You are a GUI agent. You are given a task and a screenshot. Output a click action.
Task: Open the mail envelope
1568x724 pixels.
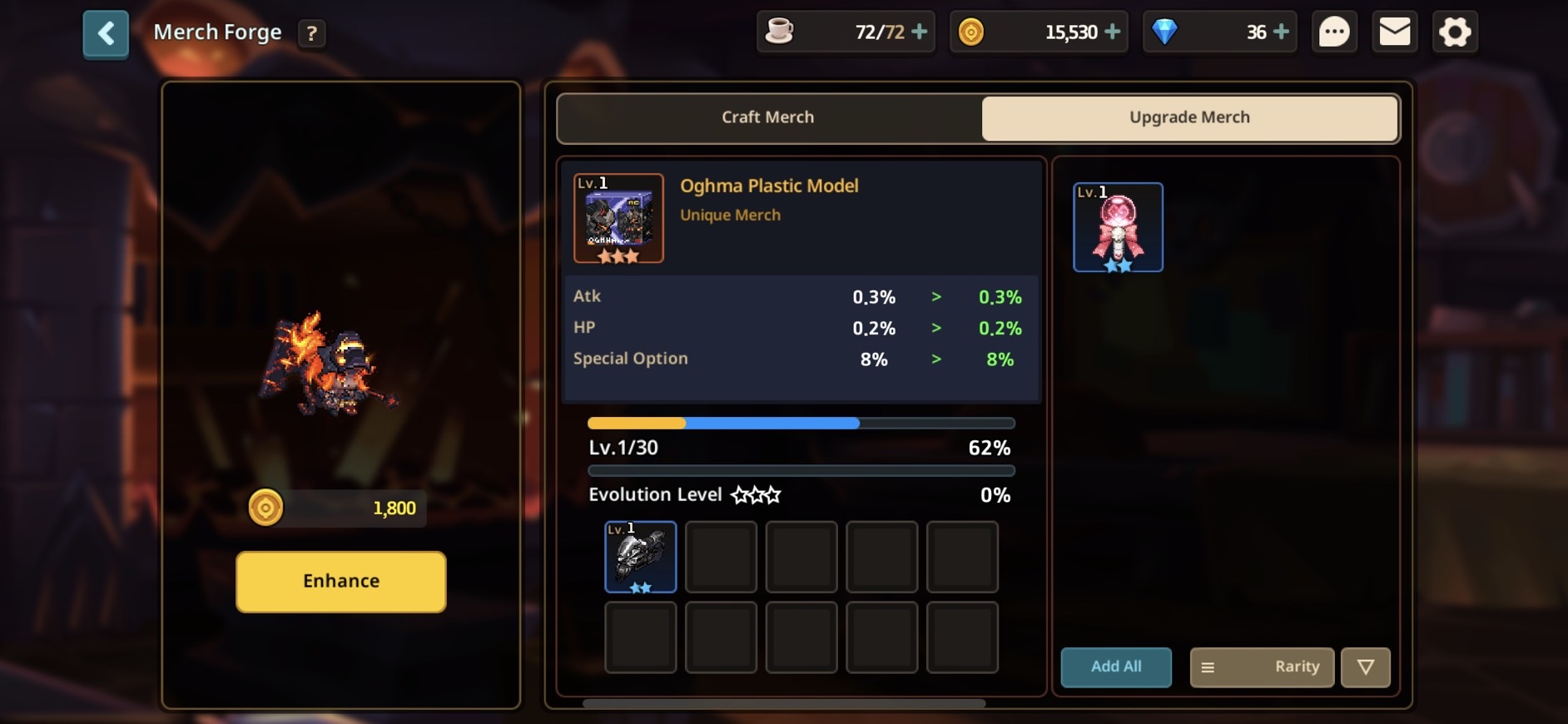click(x=1395, y=32)
